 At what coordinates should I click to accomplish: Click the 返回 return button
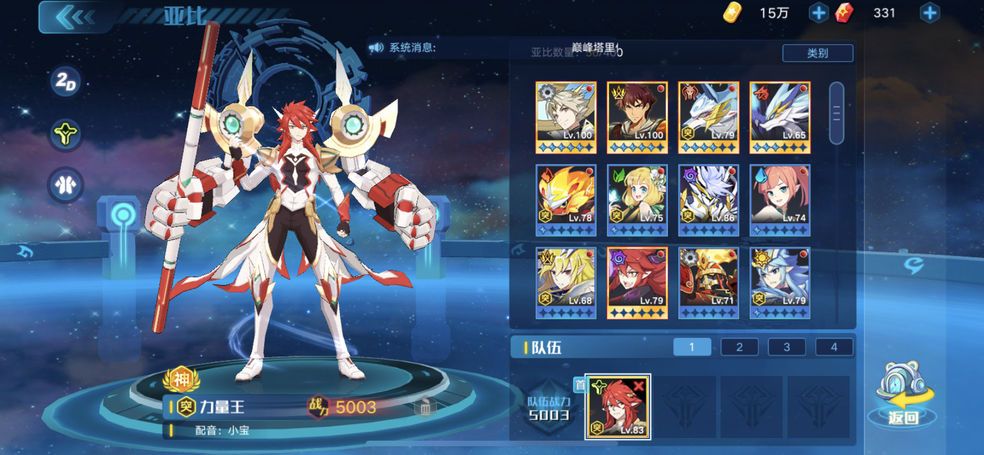(902, 397)
